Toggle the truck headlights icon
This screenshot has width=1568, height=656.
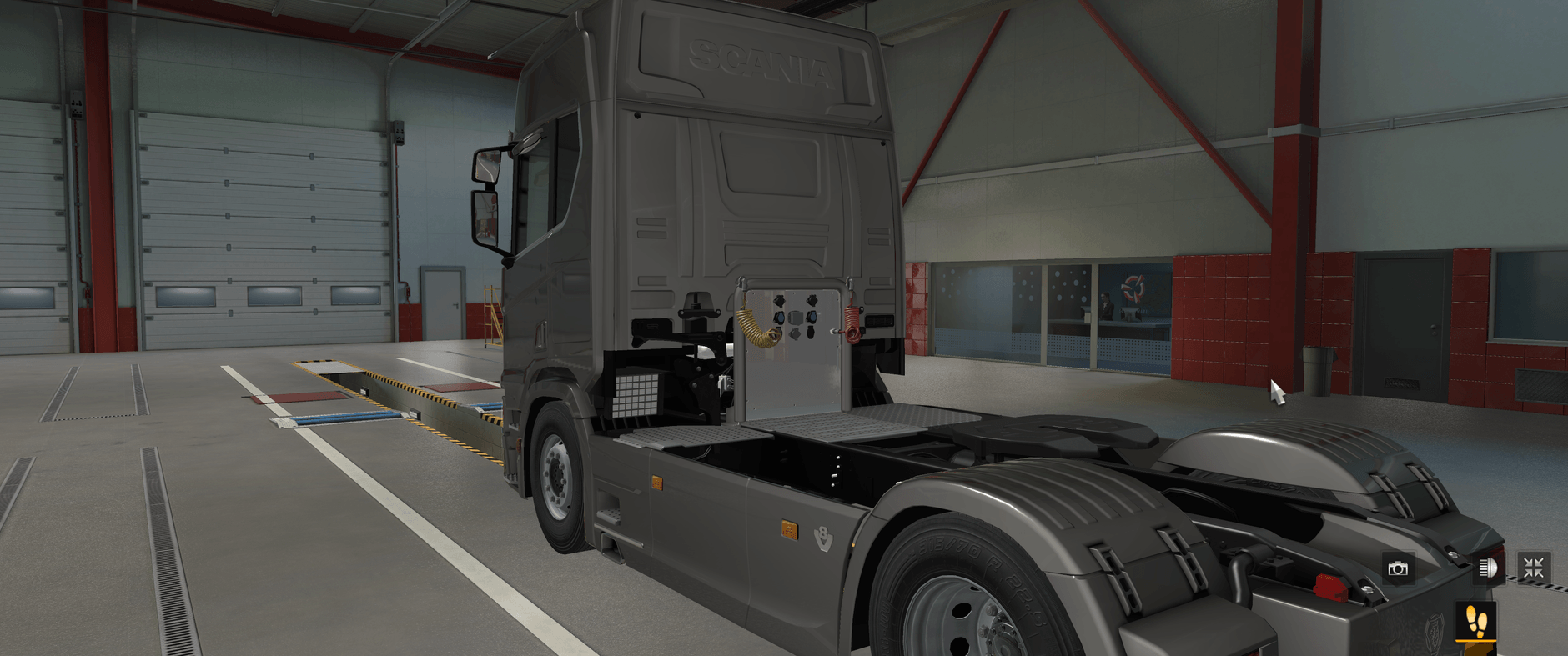1488,569
